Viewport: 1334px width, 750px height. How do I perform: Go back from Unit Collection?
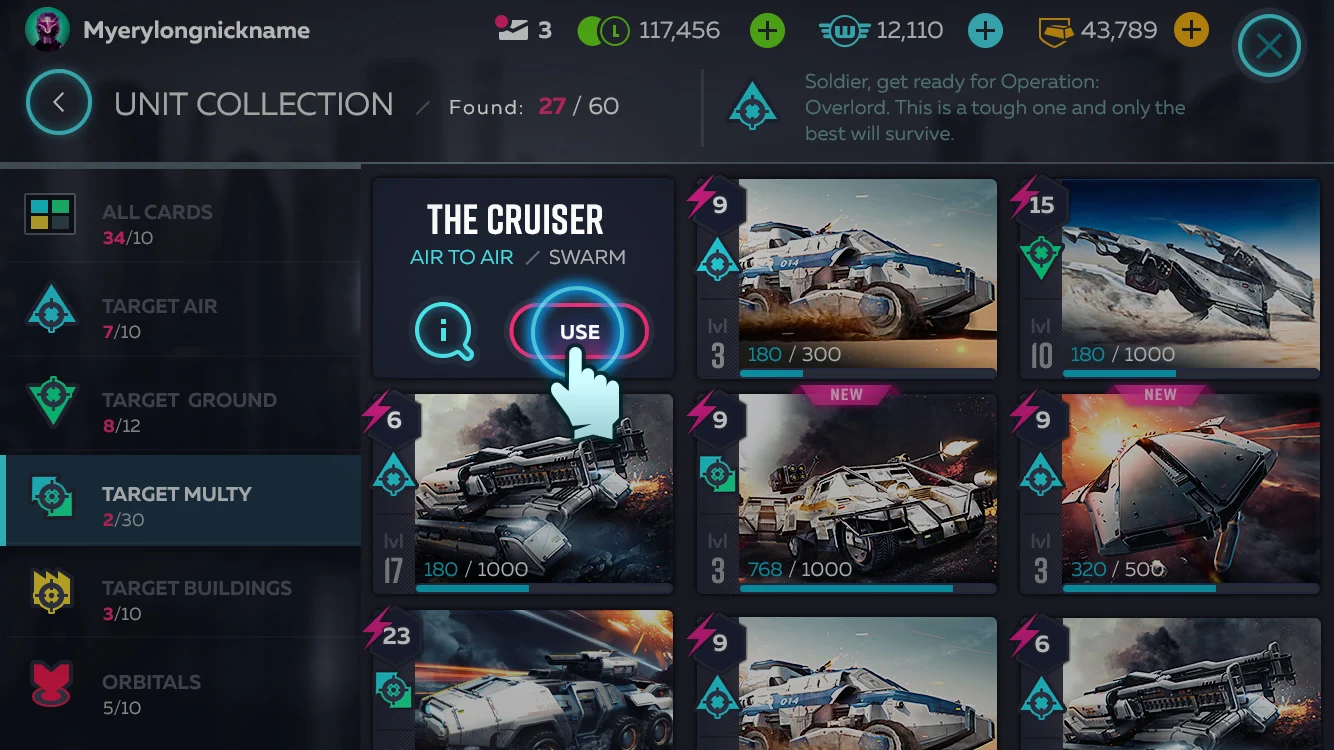(x=59, y=103)
